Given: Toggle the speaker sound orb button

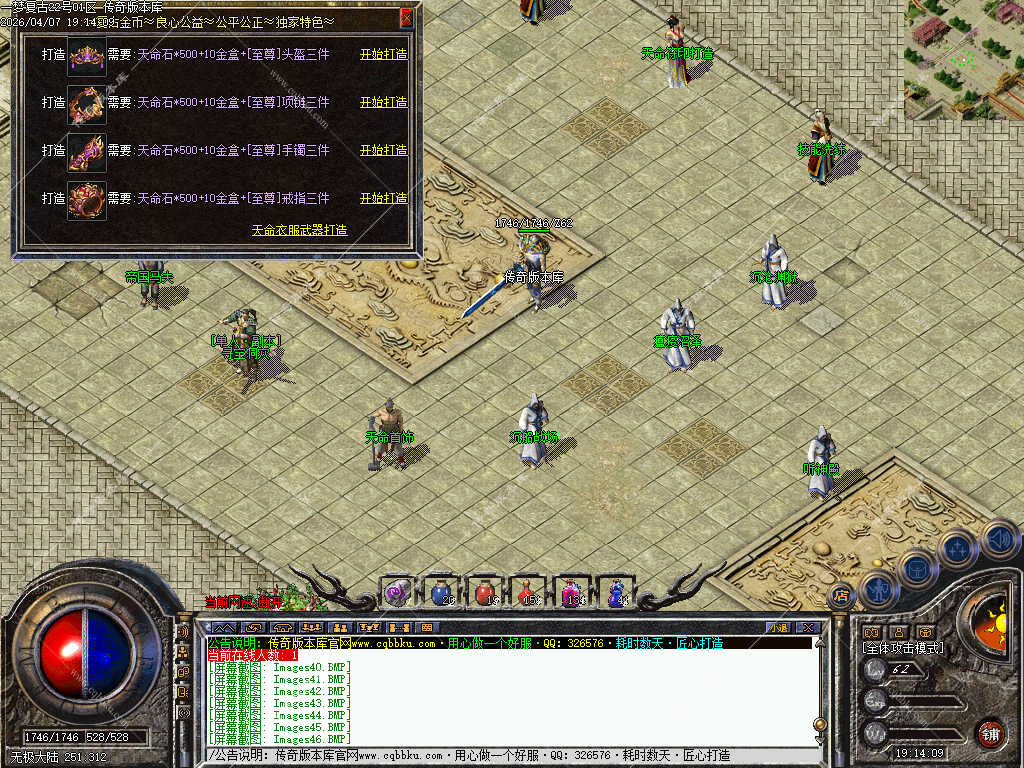Looking at the screenshot, I should point(1000,539).
